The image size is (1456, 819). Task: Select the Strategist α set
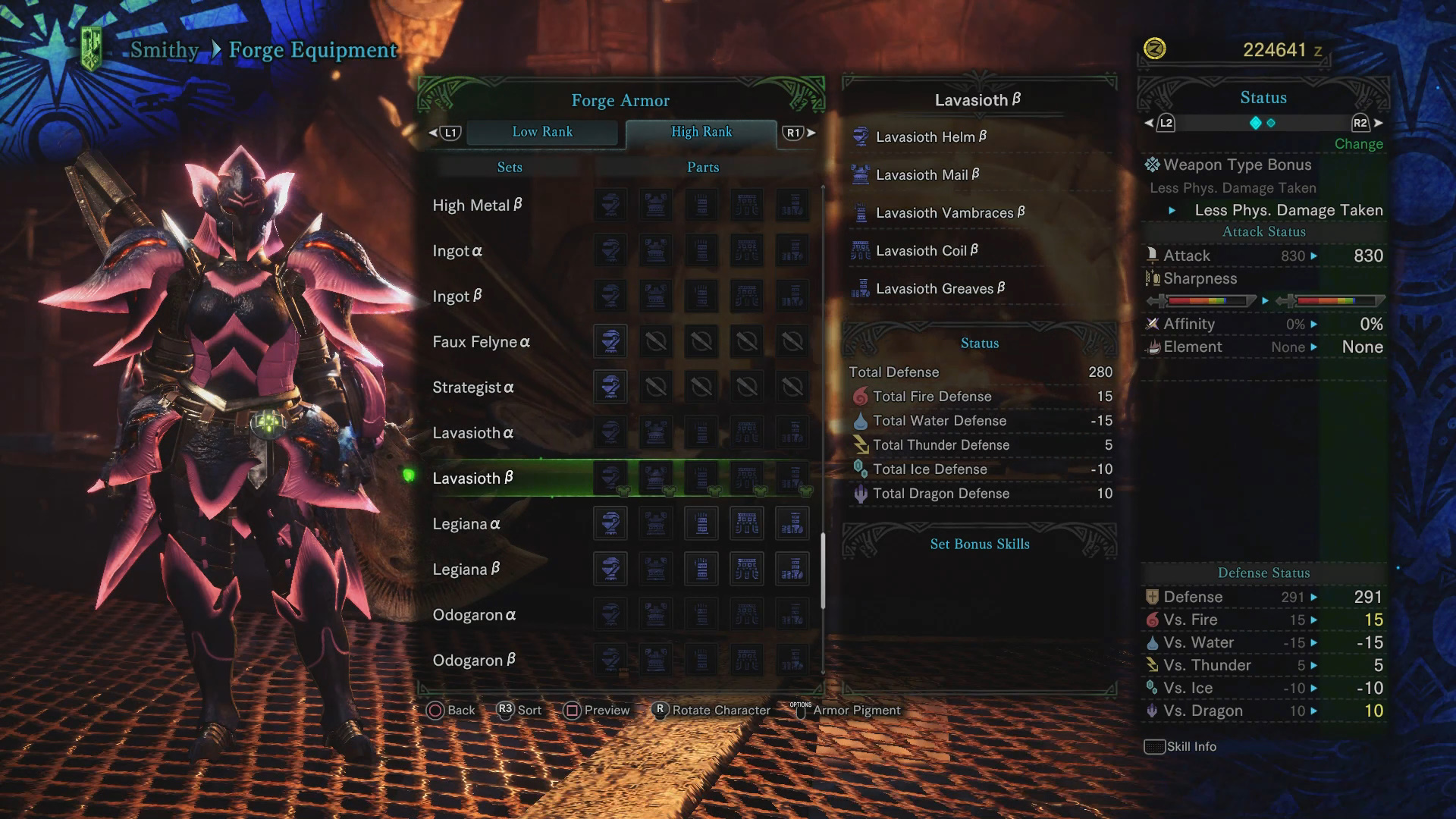click(x=473, y=388)
